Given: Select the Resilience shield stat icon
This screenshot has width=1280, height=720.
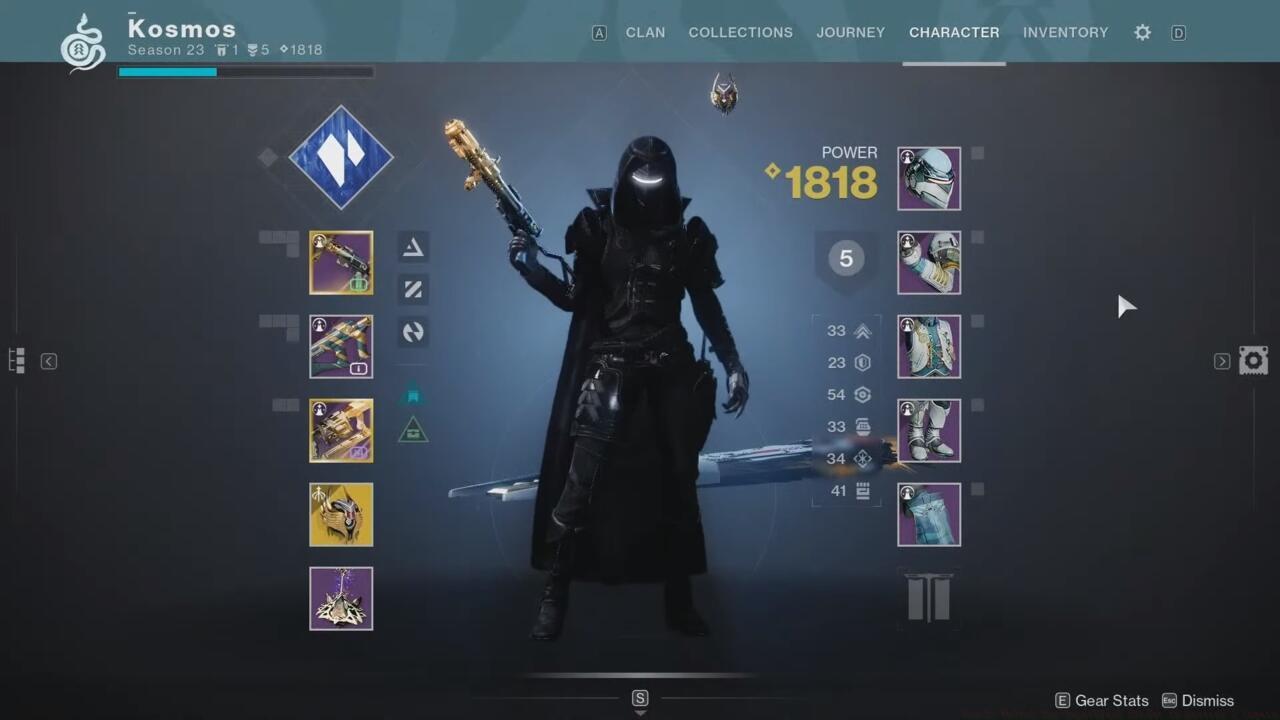Looking at the screenshot, I should click(862, 362).
